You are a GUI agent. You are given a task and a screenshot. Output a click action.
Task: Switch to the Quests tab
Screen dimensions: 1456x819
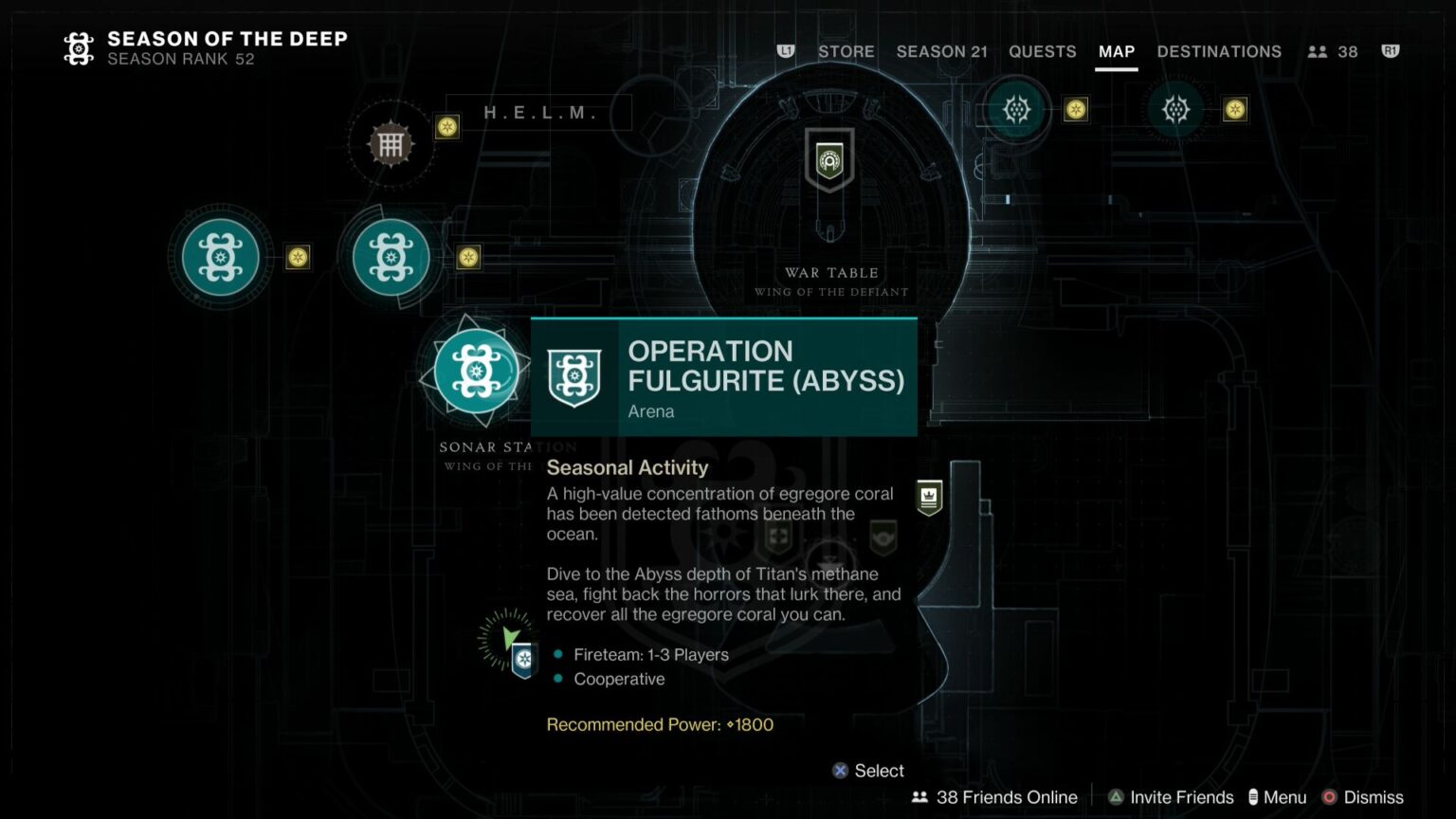1042,52
